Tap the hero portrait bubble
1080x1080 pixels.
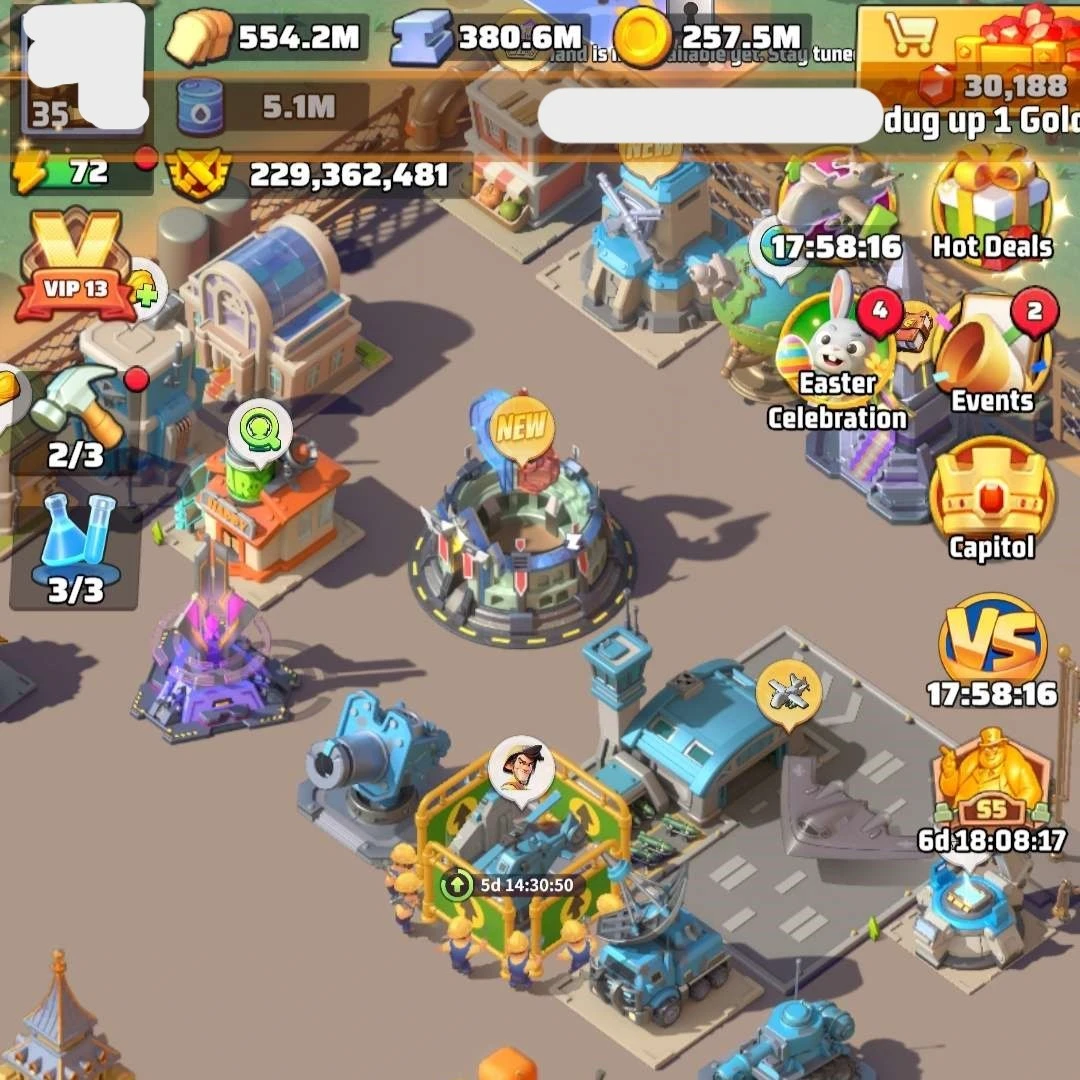tap(522, 770)
